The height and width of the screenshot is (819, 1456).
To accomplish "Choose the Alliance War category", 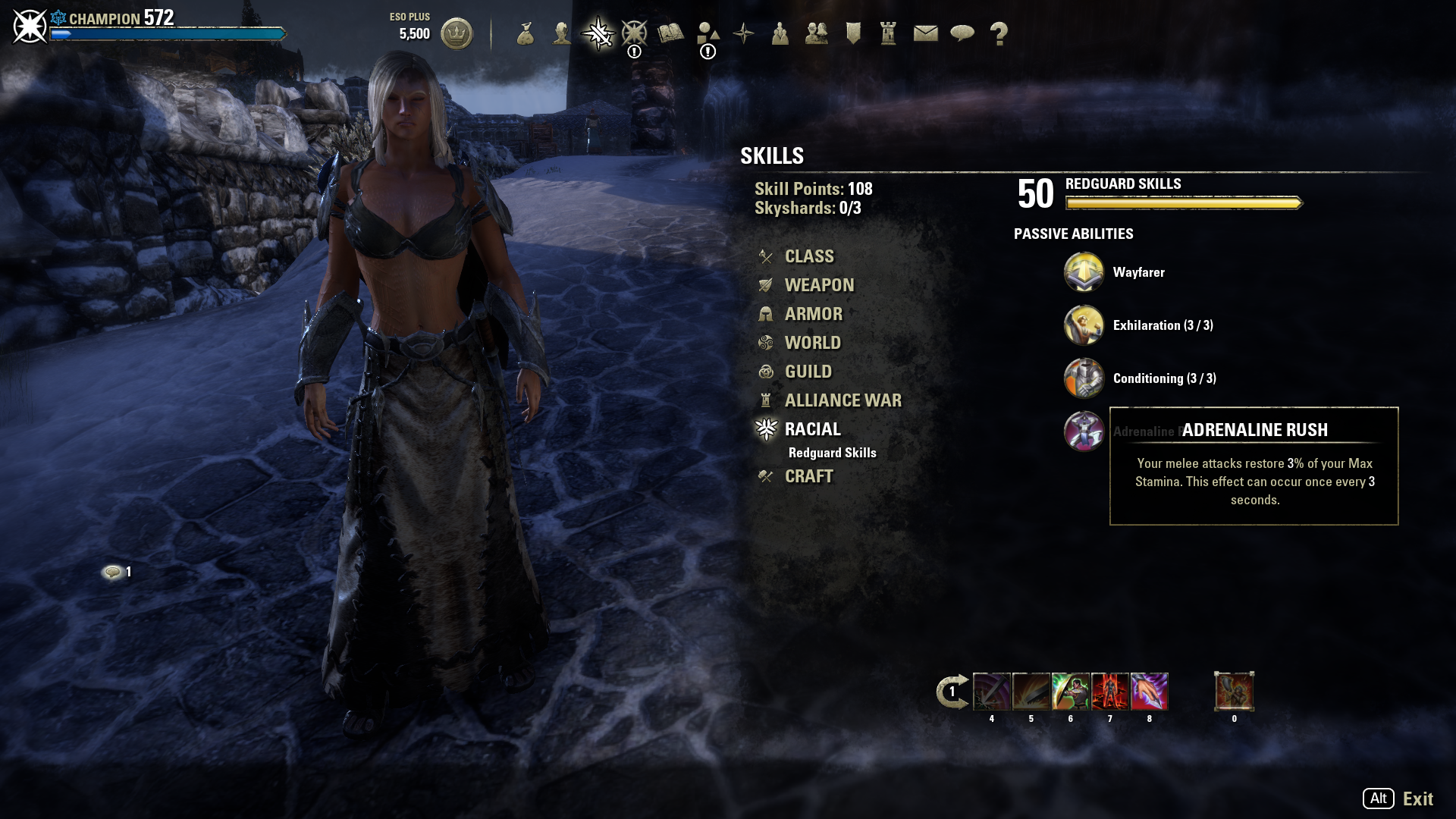I will pyautogui.click(x=843, y=400).
